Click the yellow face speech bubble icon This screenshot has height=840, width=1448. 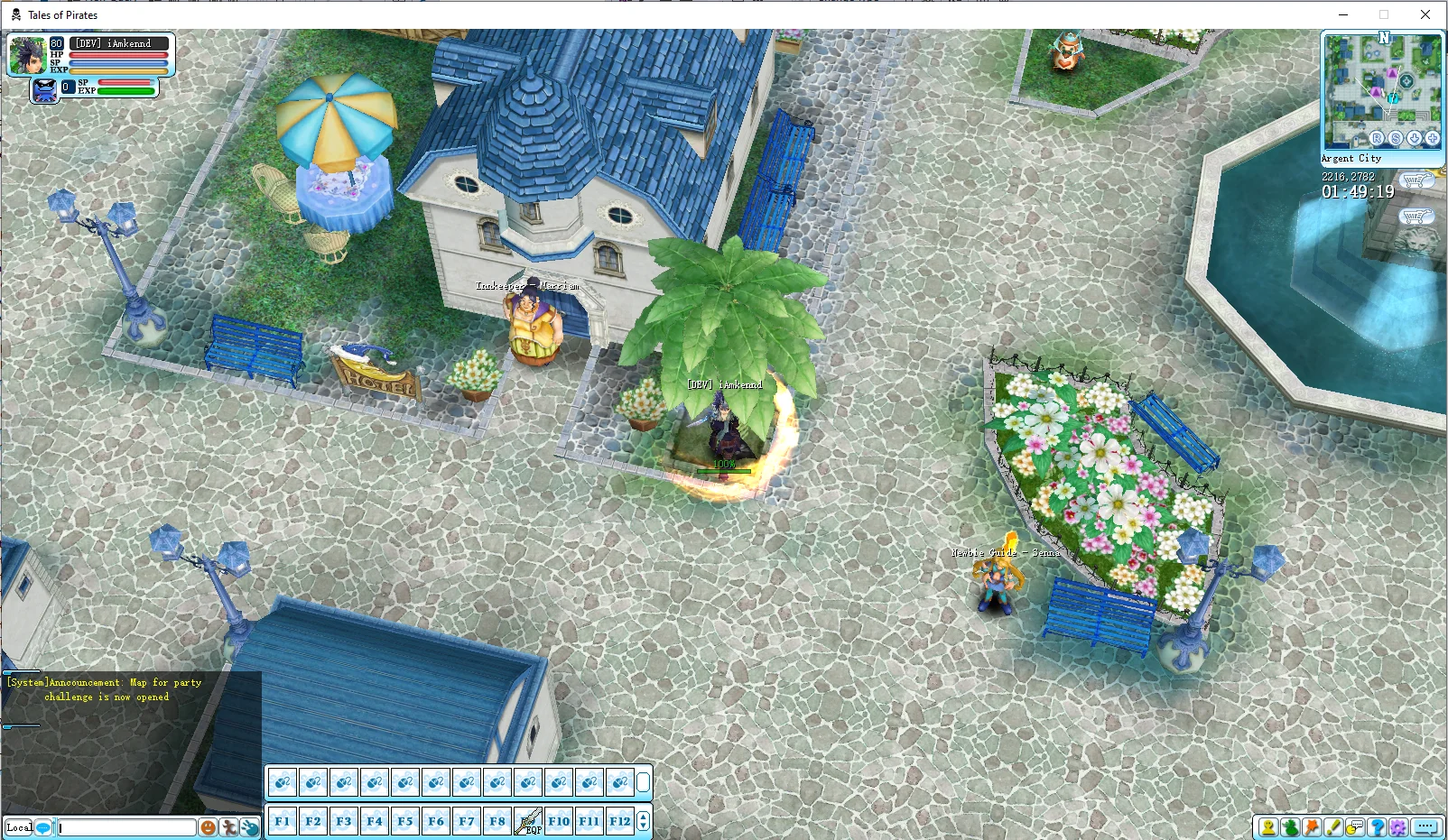click(1355, 827)
